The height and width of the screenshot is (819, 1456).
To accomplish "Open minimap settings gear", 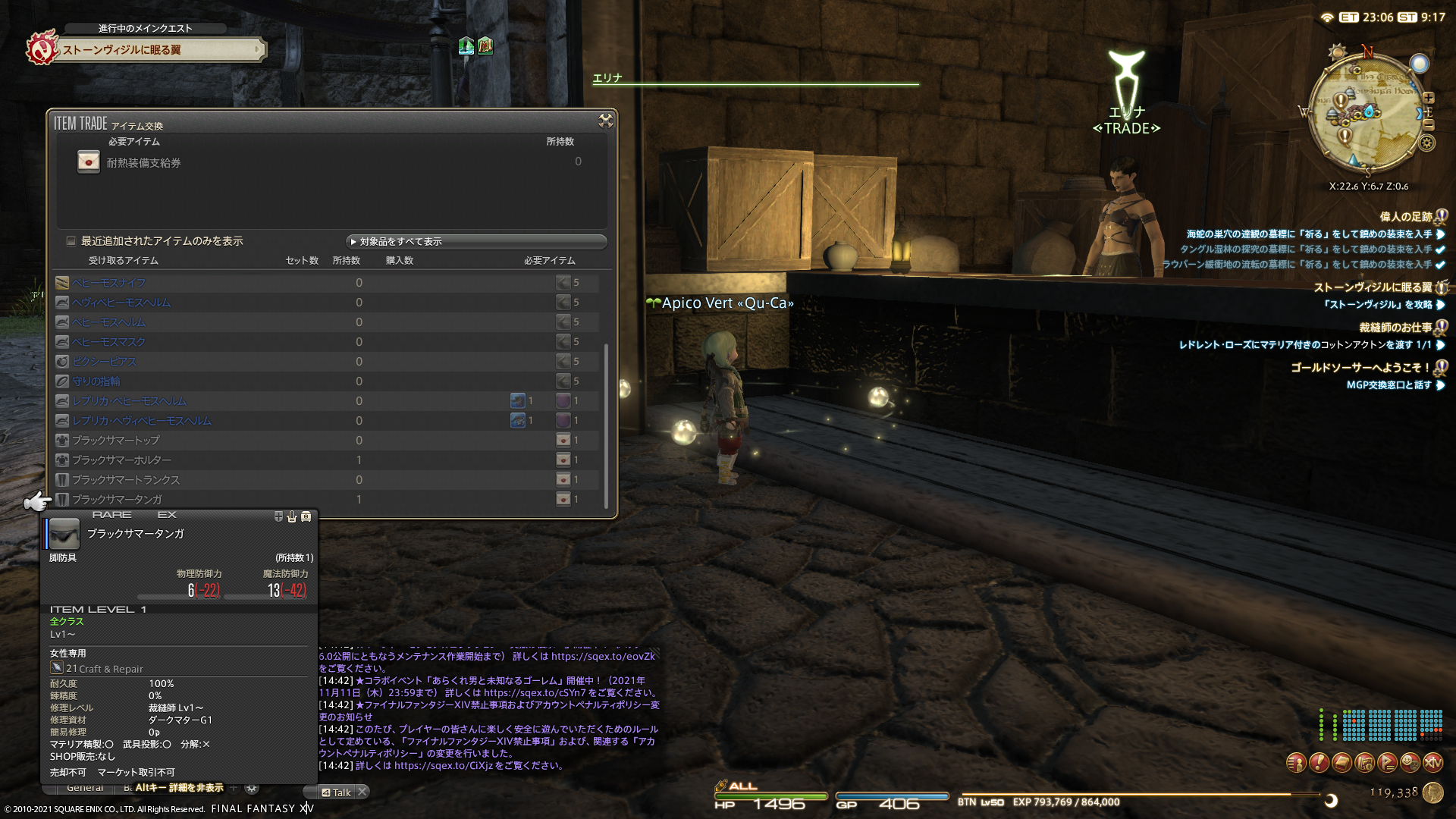I will pos(1427,143).
